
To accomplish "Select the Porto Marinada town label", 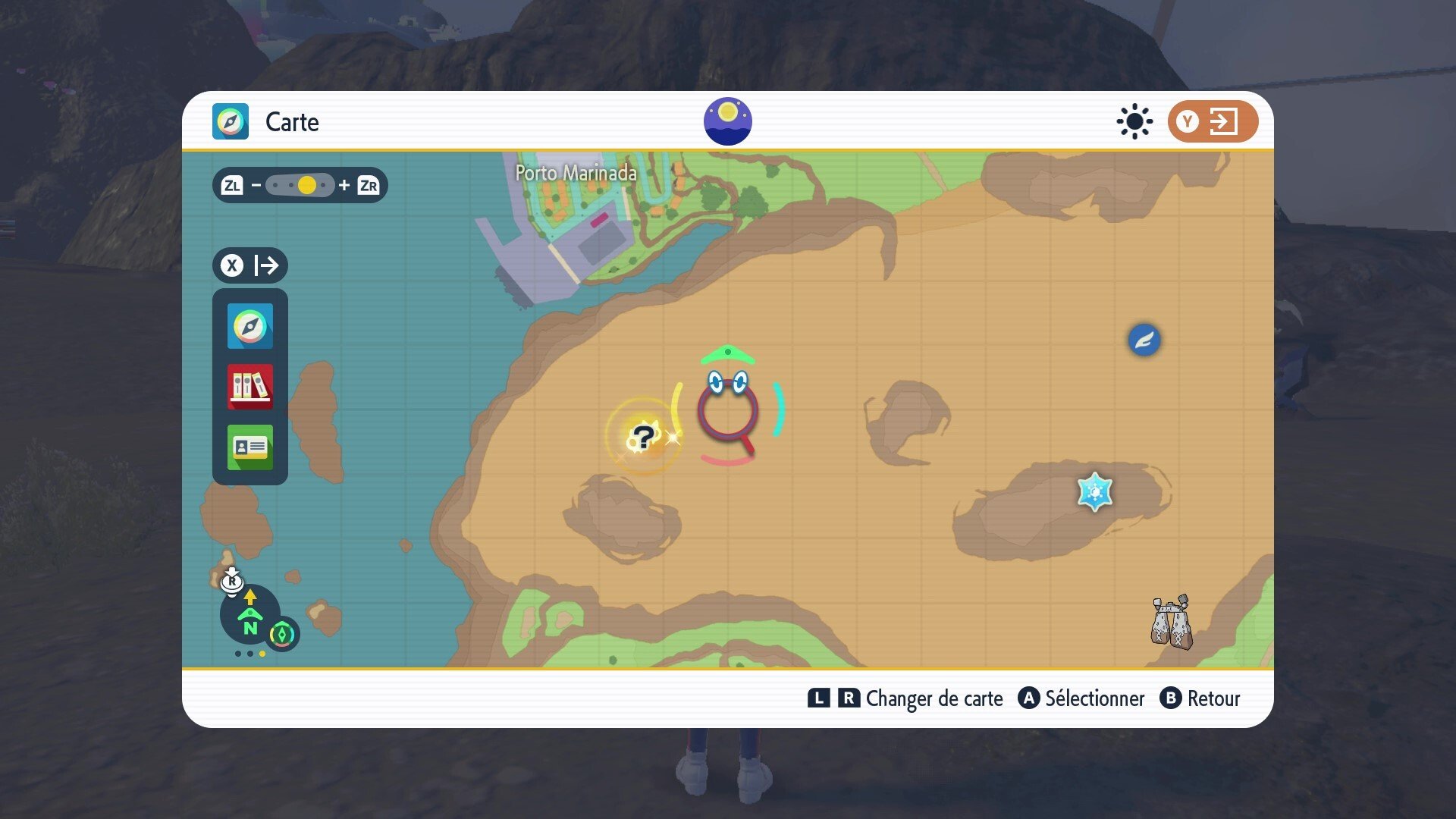I will coord(576,173).
